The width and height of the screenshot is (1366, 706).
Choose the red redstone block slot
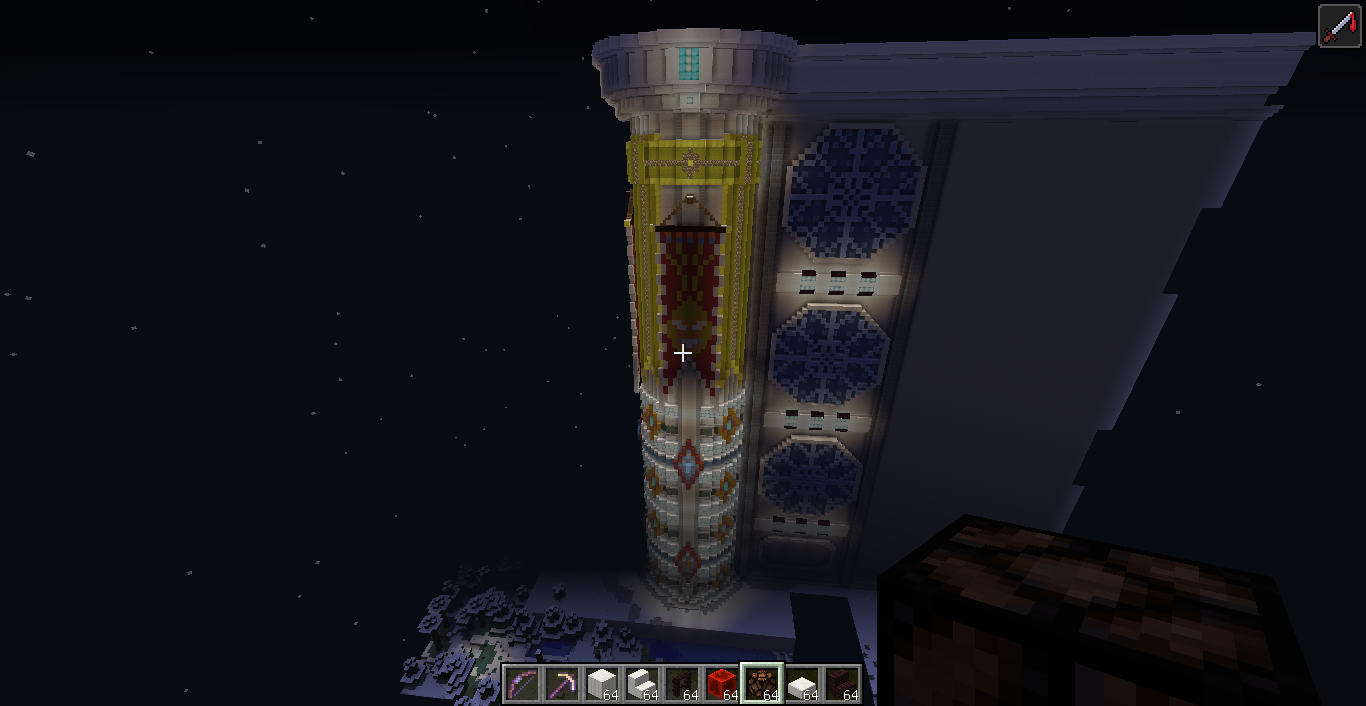click(x=722, y=684)
